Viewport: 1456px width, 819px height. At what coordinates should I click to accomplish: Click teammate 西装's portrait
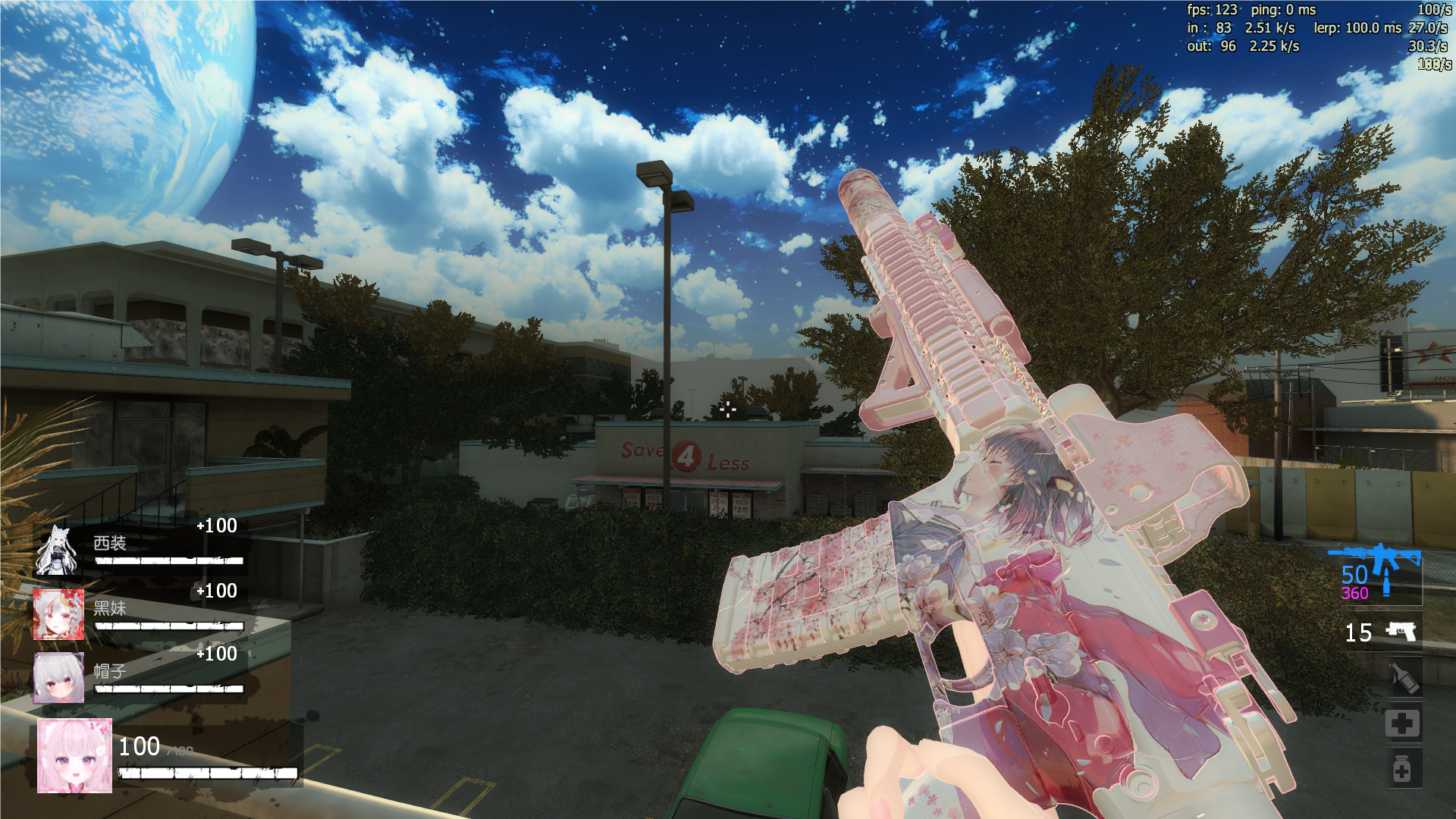pos(57,551)
